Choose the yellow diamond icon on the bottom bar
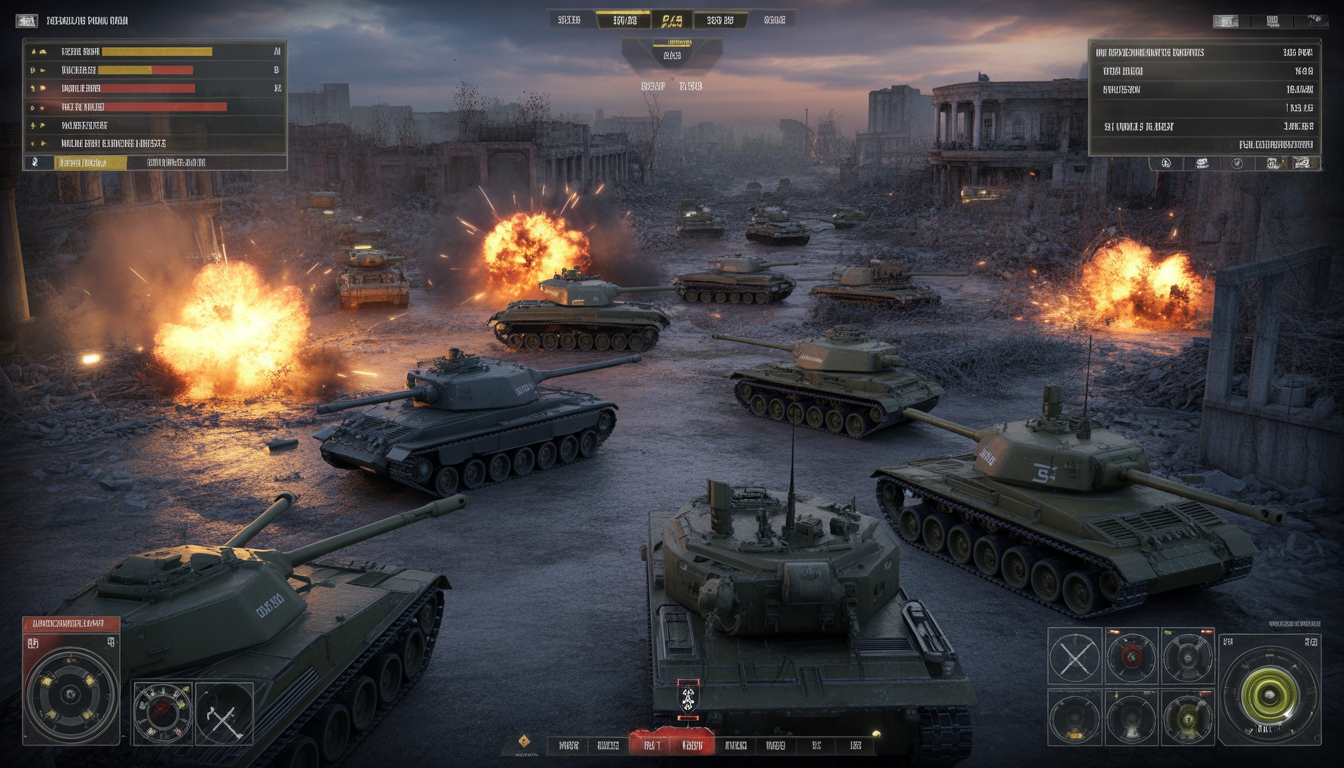Screen dimensions: 1344x768 523,742
